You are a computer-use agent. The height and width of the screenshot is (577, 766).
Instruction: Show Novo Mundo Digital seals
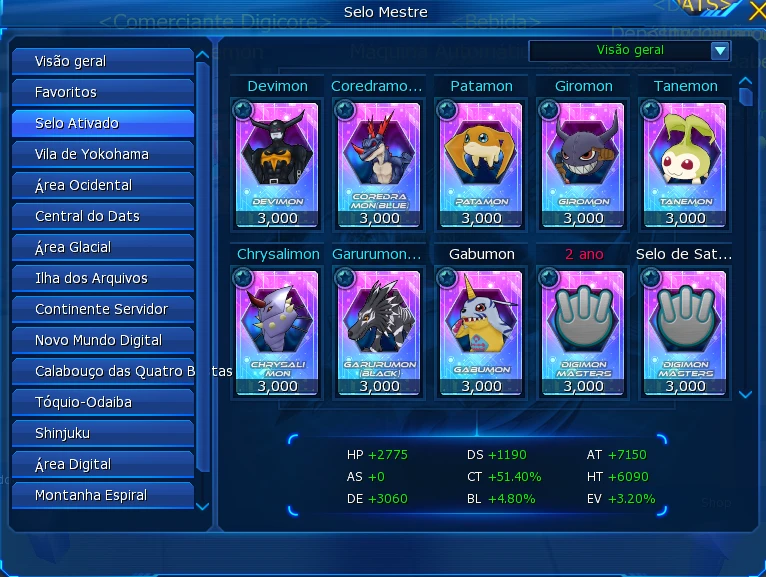(102, 340)
